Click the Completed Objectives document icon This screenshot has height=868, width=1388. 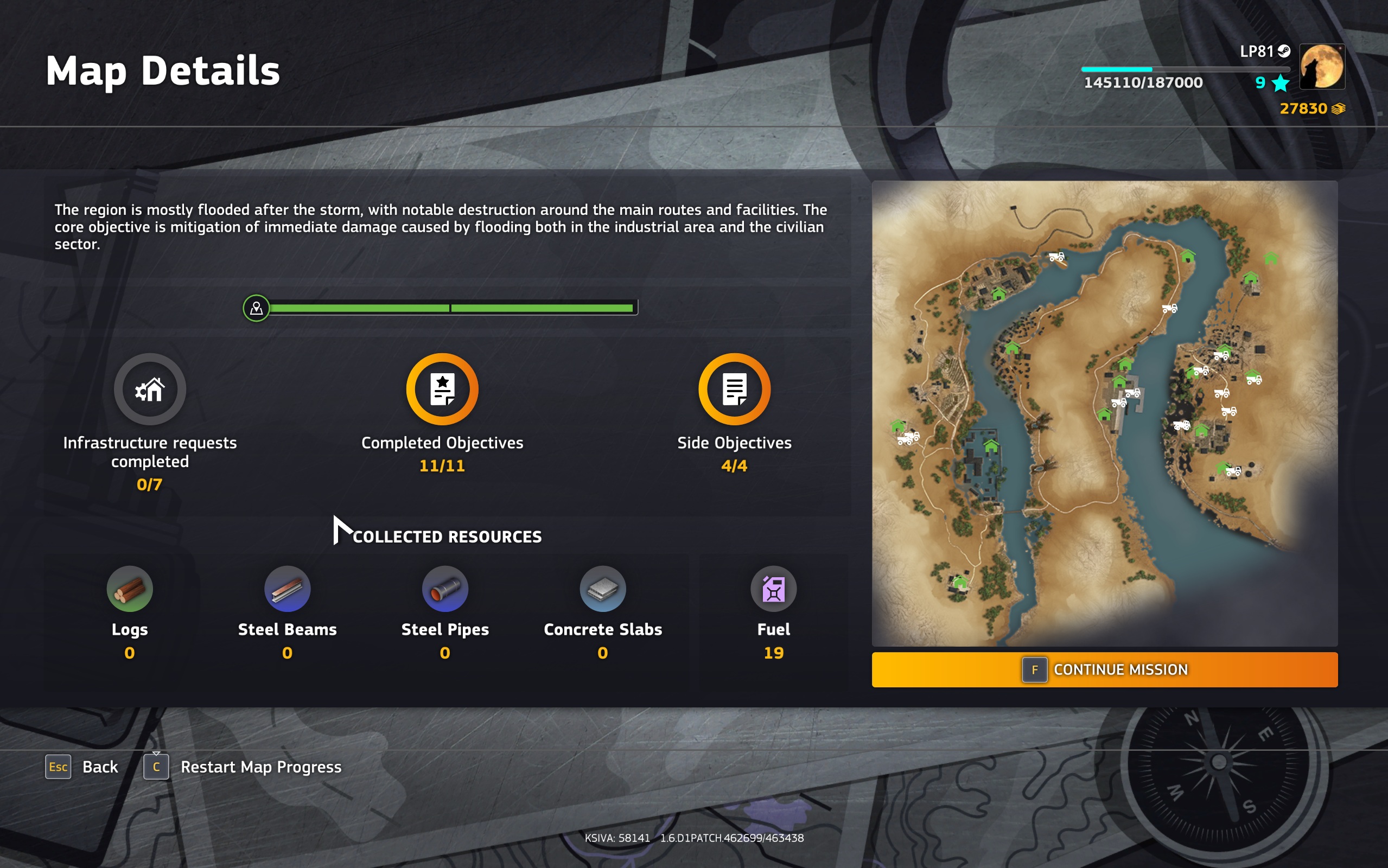[442, 388]
